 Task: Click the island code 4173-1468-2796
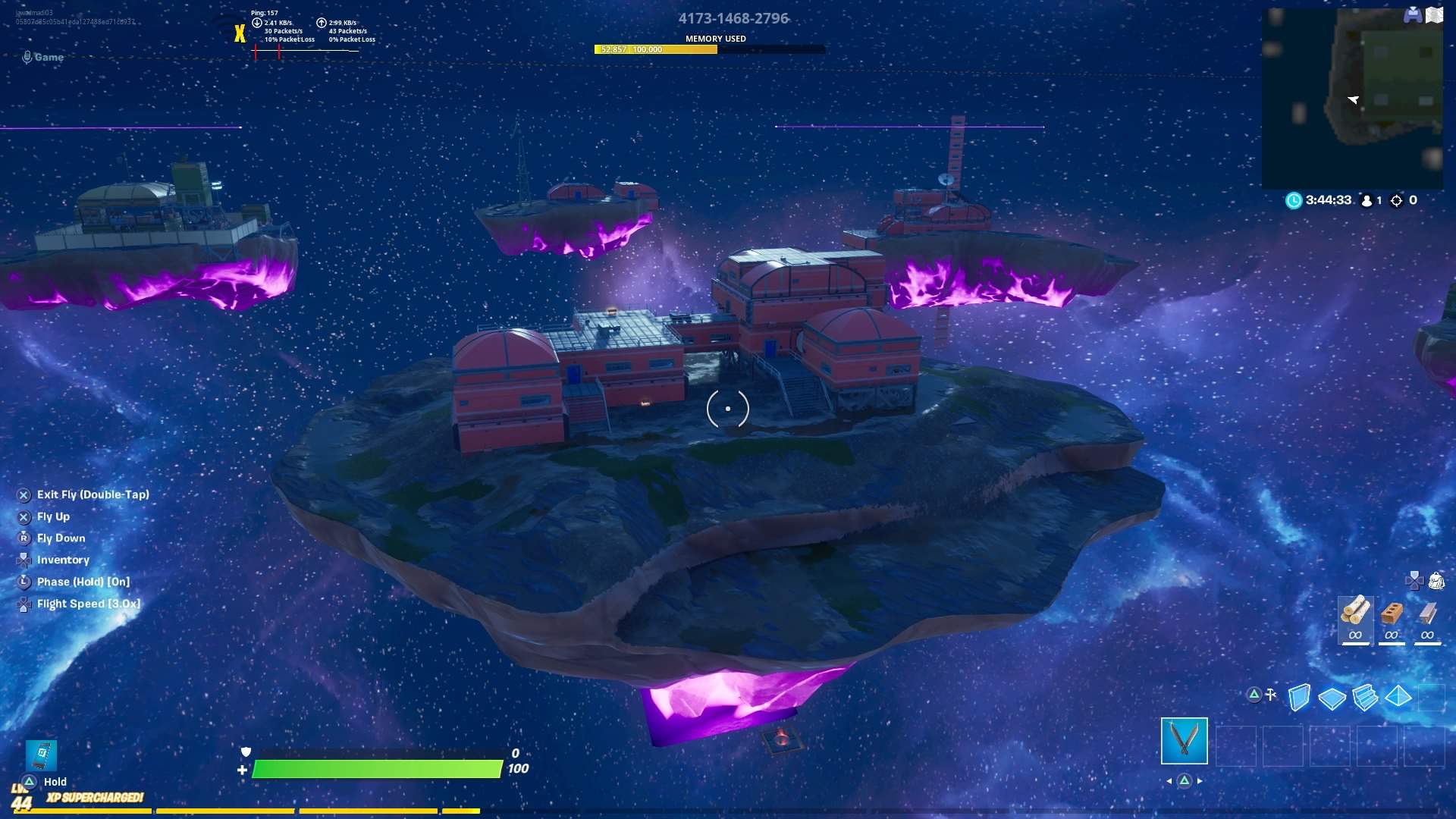pyautogui.click(x=733, y=18)
